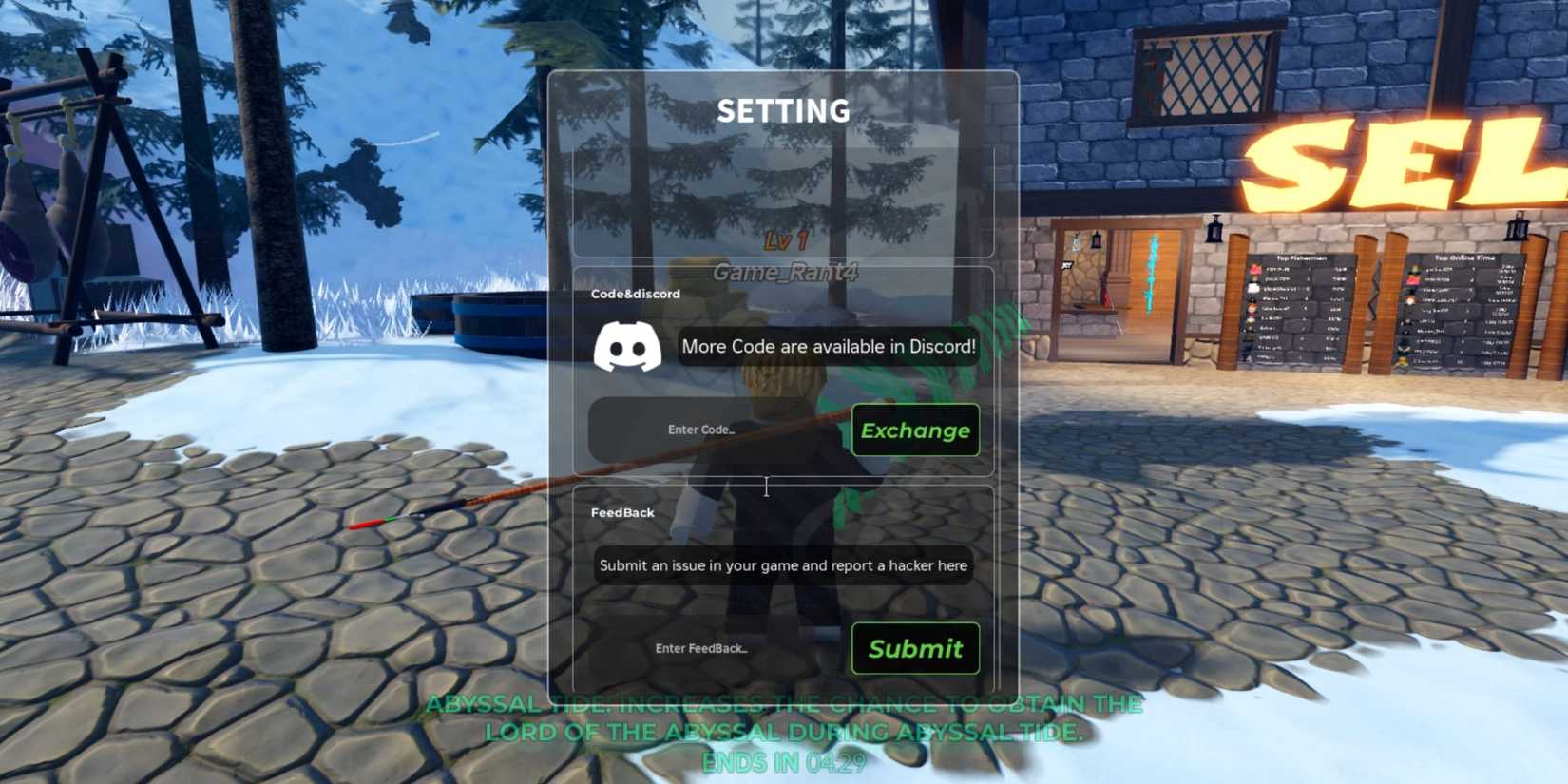Click the "Submit an issue" hacker report notice
The image size is (1568, 784).
click(x=781, y=565)
